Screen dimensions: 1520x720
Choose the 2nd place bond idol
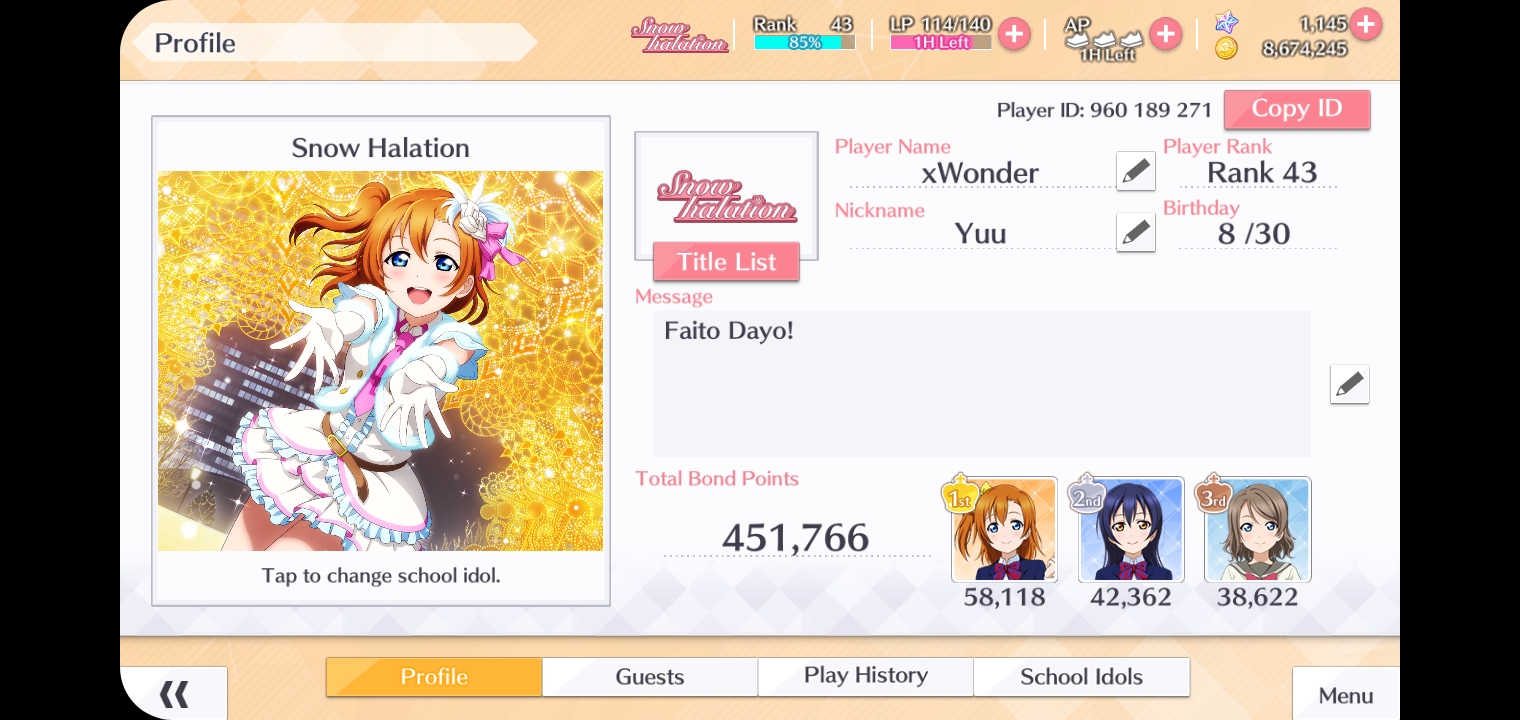click(1131, 530)
